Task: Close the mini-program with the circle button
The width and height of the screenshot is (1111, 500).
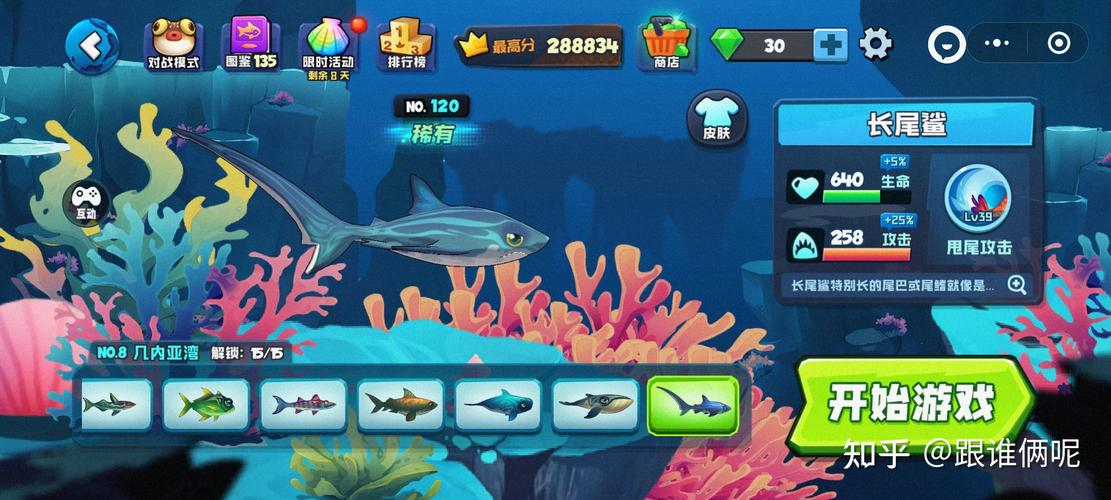Action: (x=1058, y=44)
